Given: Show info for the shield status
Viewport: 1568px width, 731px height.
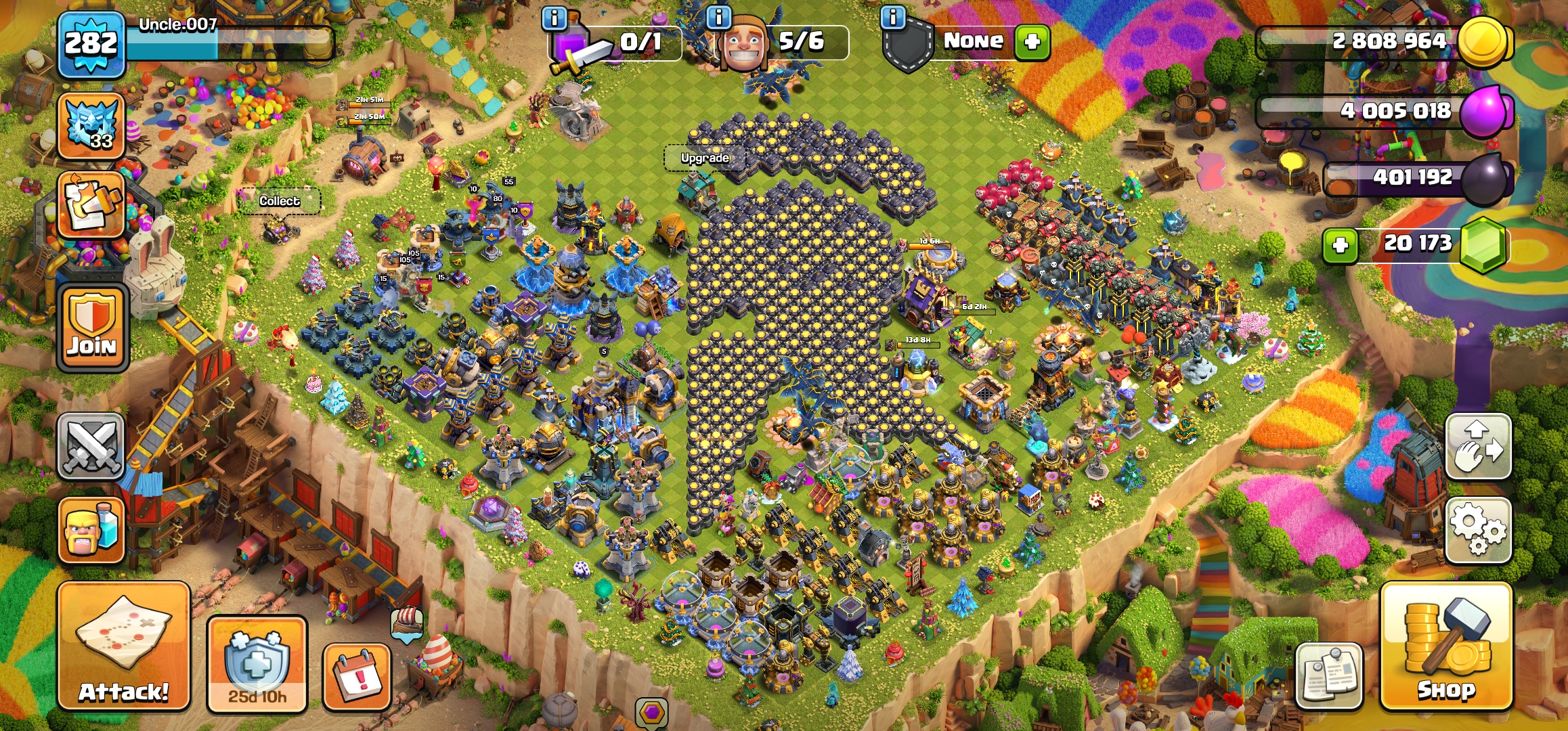Looking at the screenshot, I should click(893, 18).
